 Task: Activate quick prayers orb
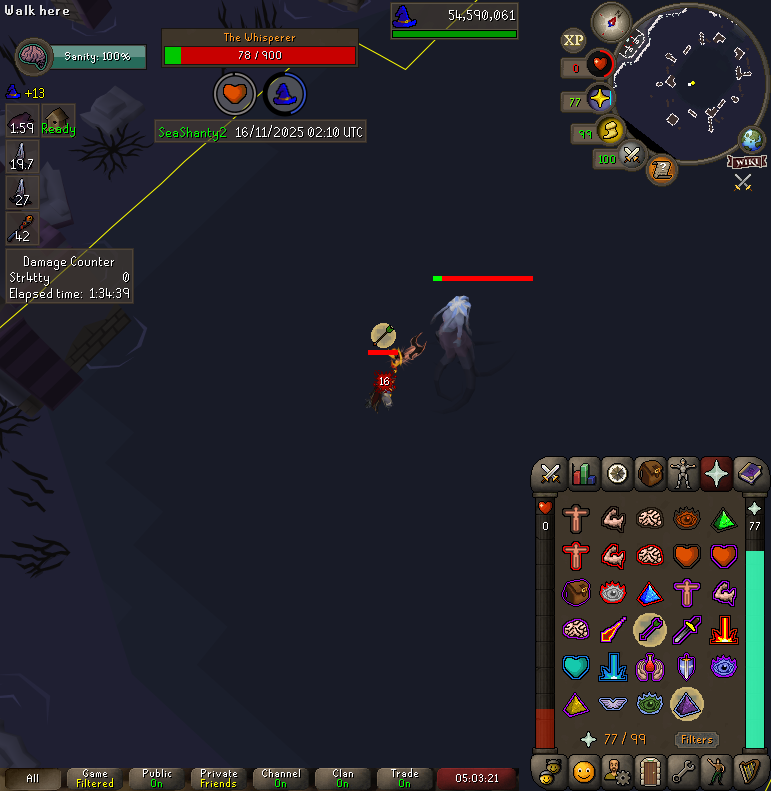click(599, 99)
